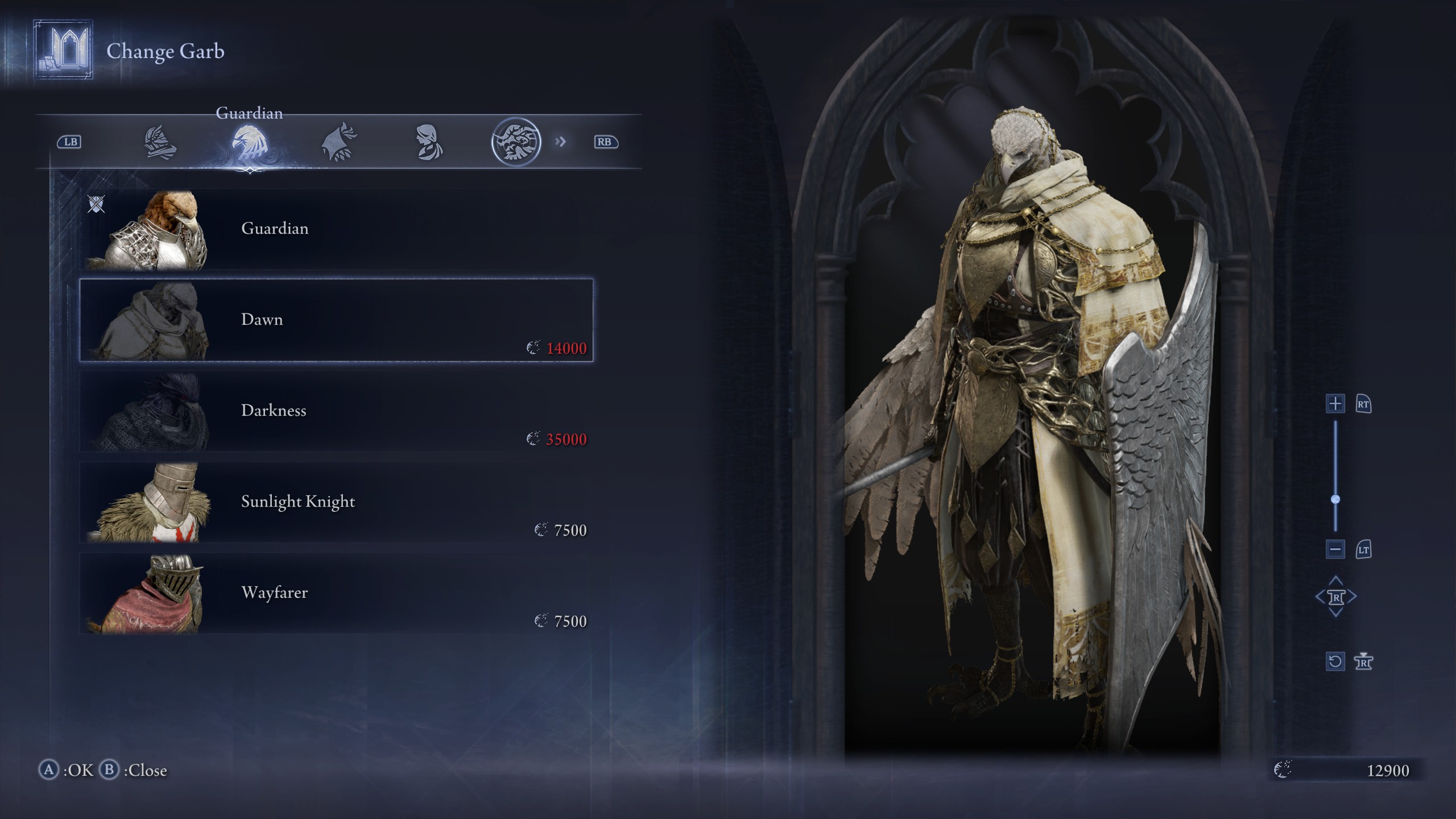Viewport: 1456px width, 819px height.
Task: Click the RB next-tab button prompt
Action: click(606, 142)
